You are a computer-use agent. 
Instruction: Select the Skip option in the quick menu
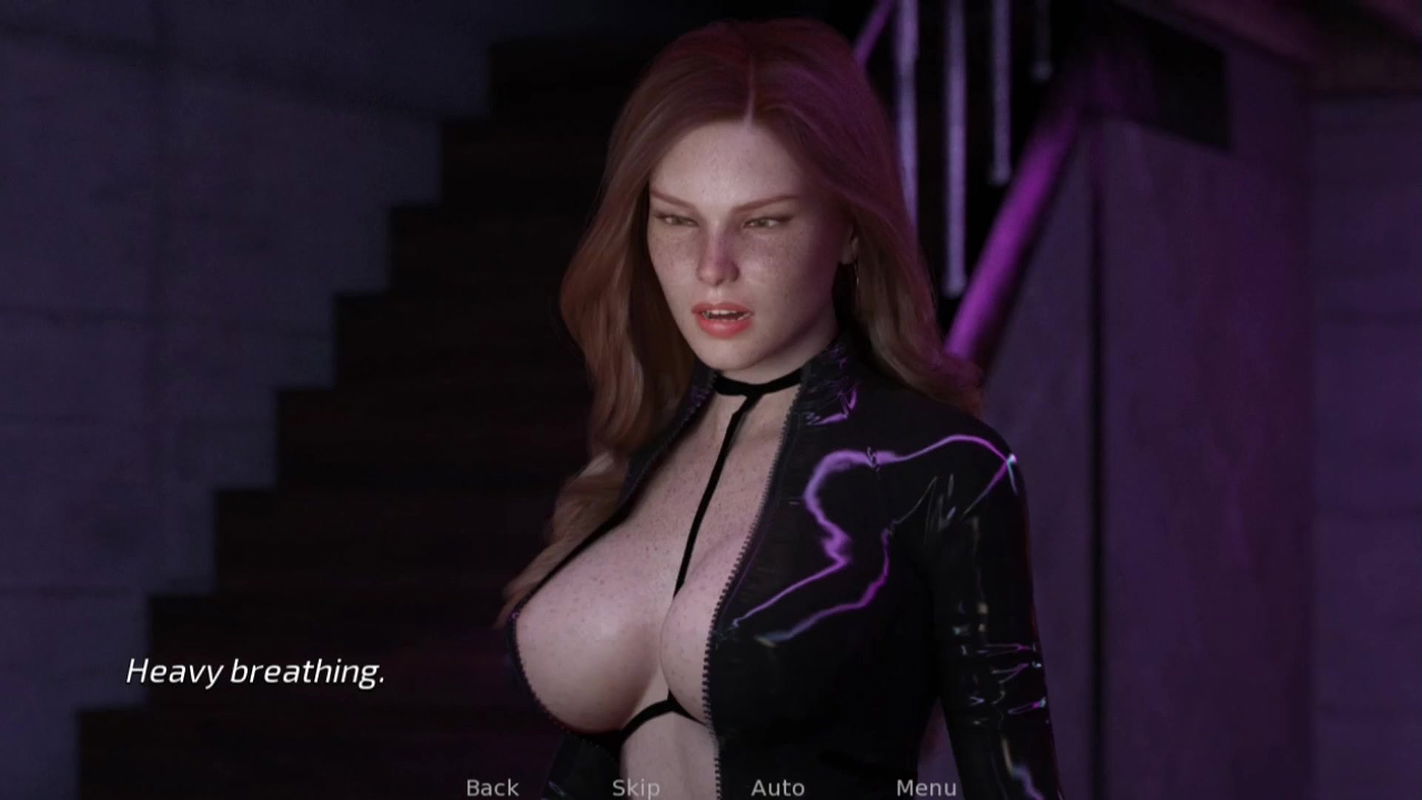click(637, 786)
